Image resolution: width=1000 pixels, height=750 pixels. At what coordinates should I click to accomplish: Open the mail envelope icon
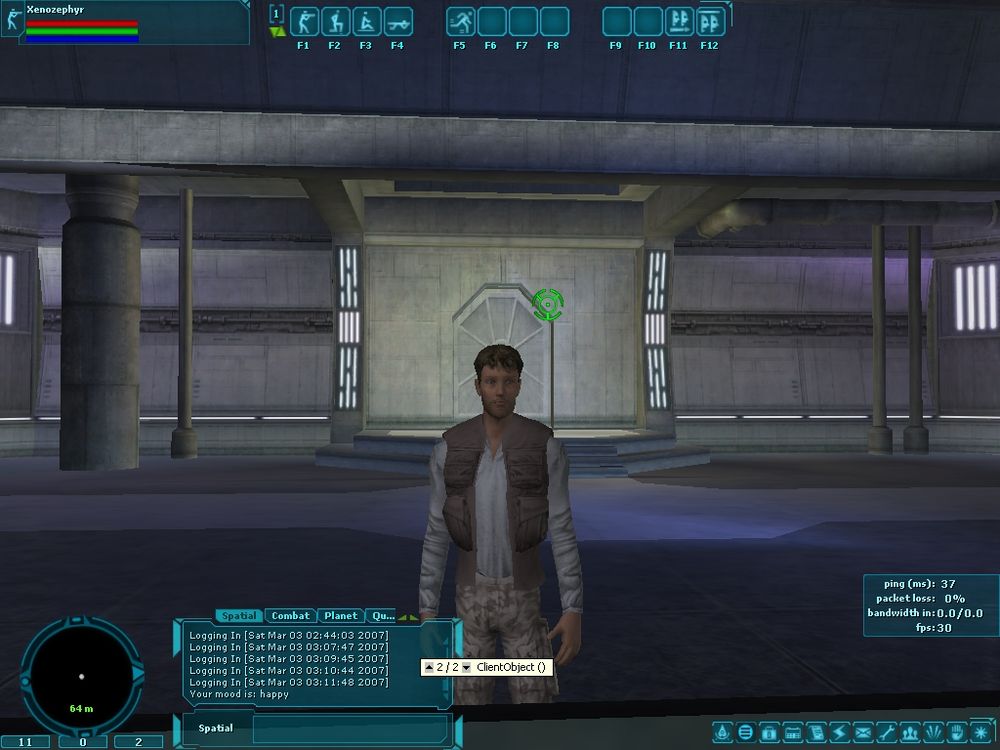click(x=862, y=732)
